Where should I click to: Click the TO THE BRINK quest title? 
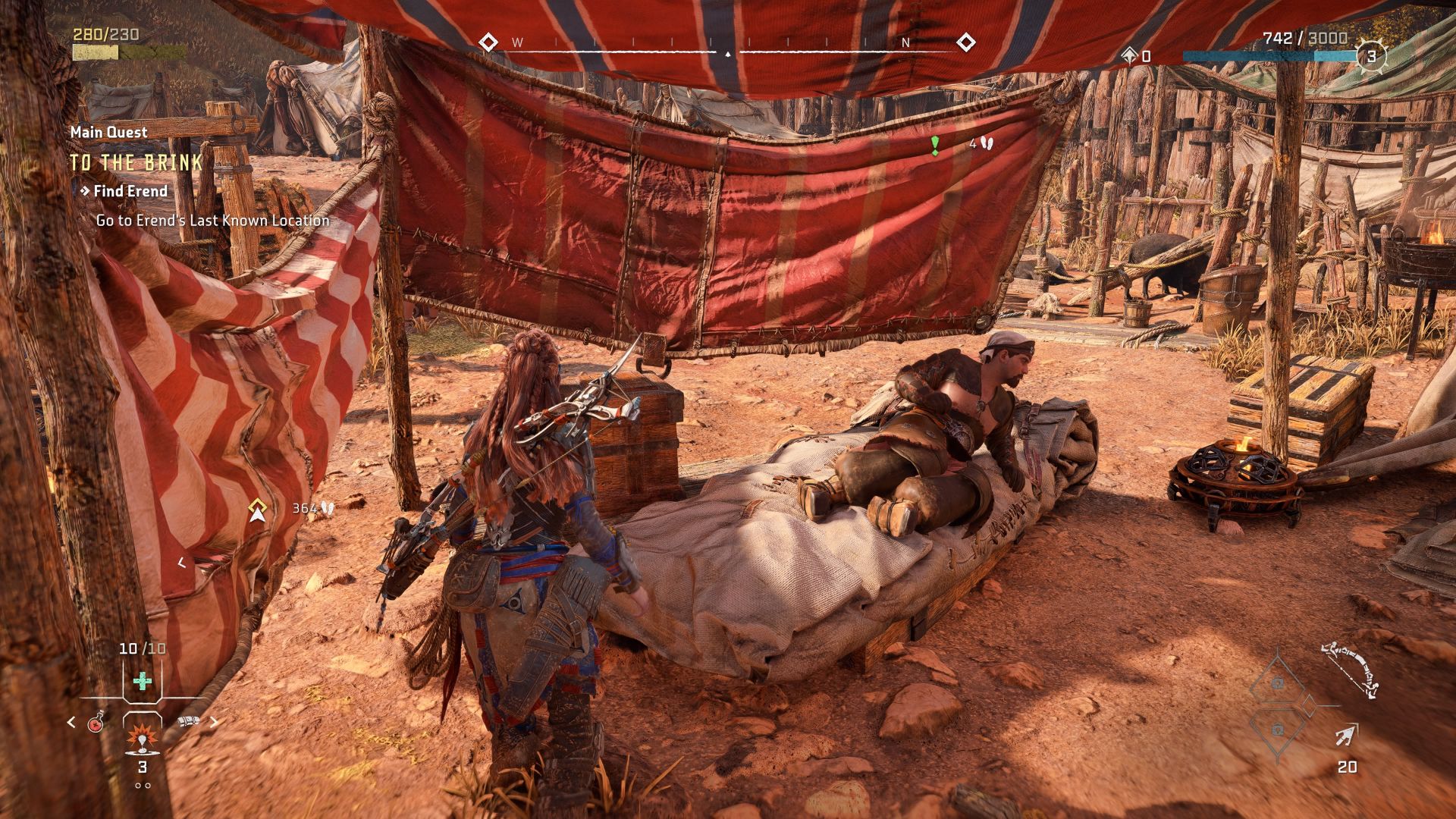pos(136,161)
